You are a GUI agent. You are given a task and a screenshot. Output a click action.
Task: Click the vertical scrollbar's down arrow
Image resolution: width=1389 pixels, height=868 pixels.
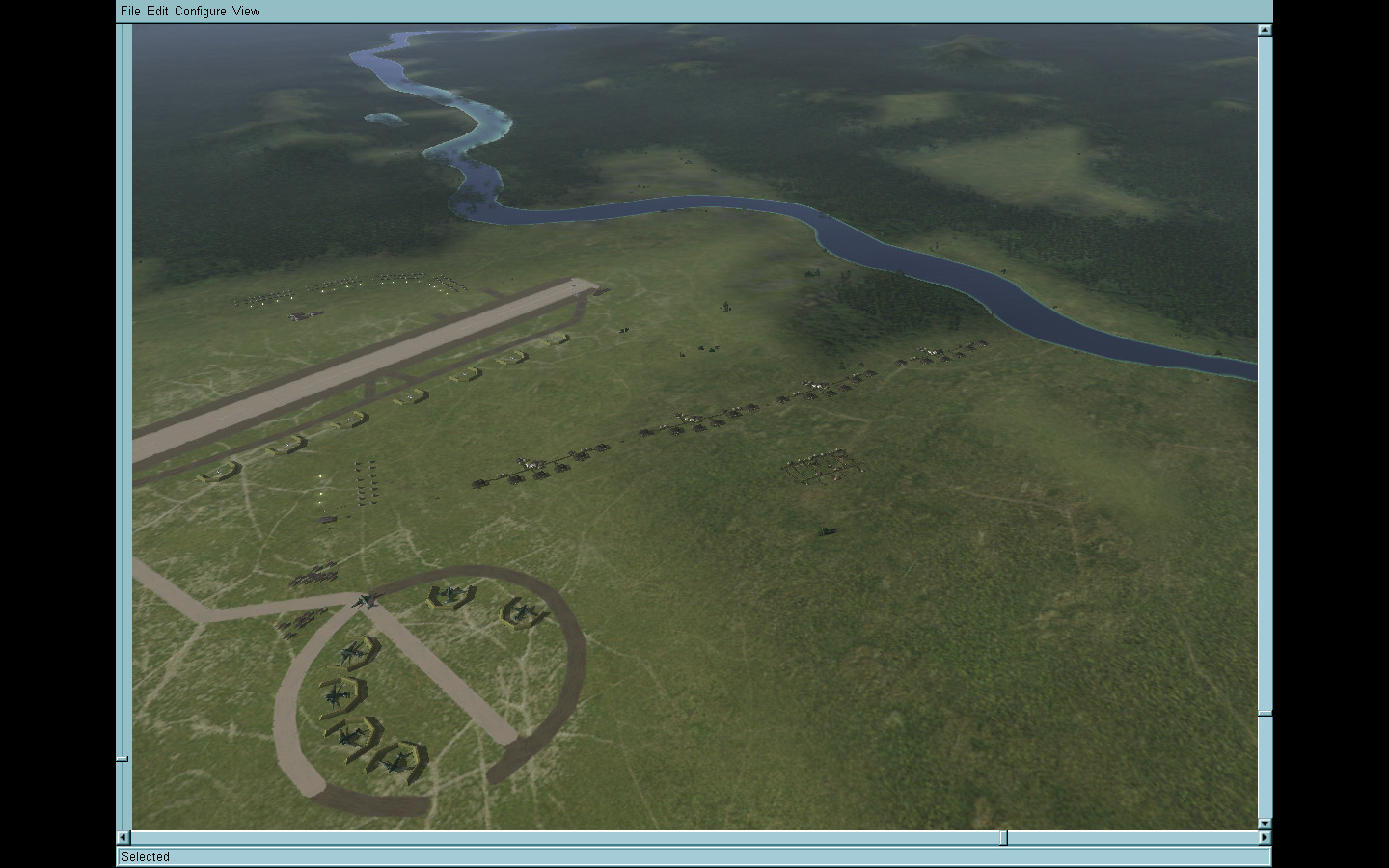click(x=1265, y=824)
